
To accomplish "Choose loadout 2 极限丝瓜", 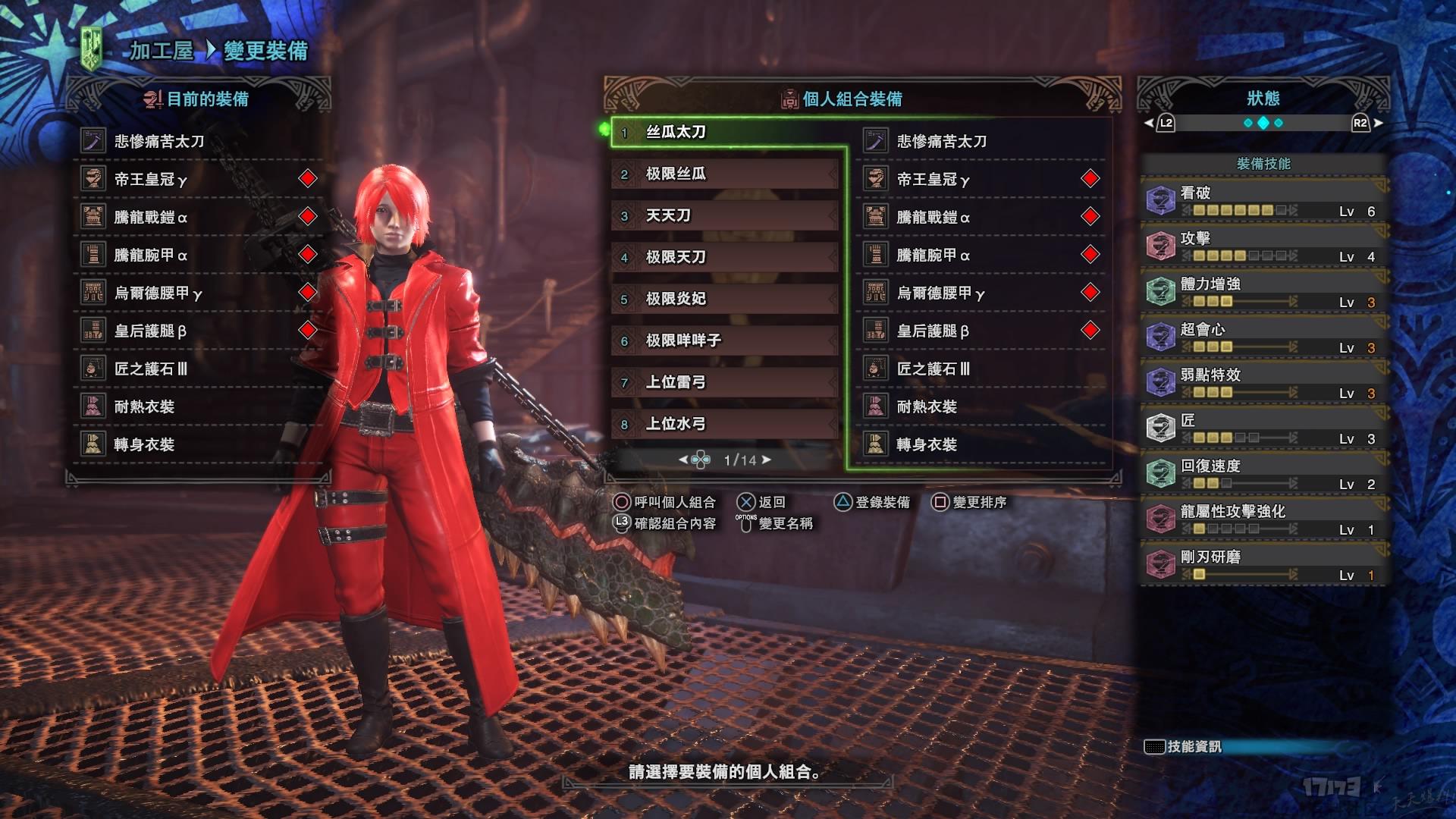I will coord(725,174).
